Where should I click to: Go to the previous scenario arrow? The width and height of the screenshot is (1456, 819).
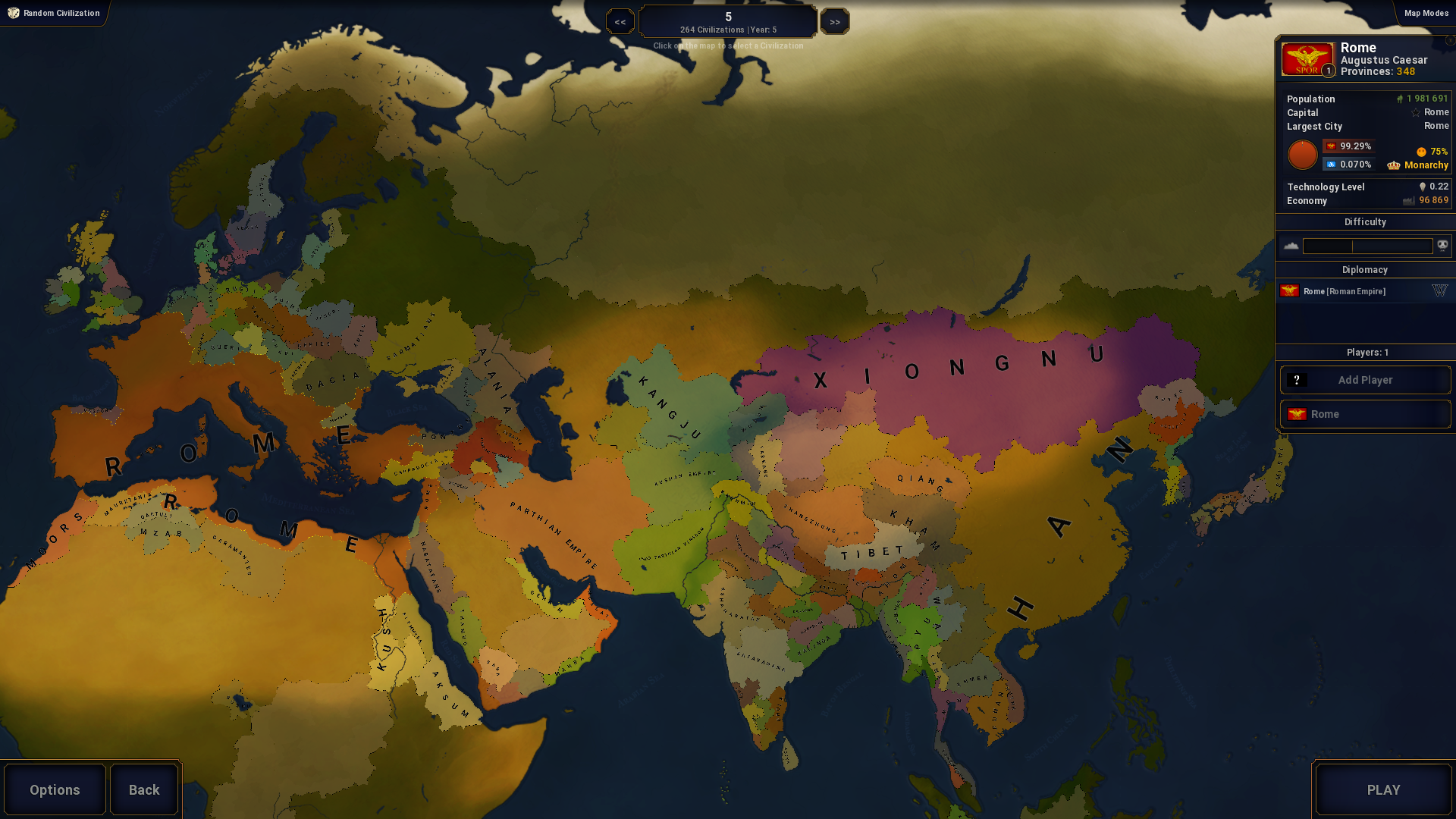[620, 22]
